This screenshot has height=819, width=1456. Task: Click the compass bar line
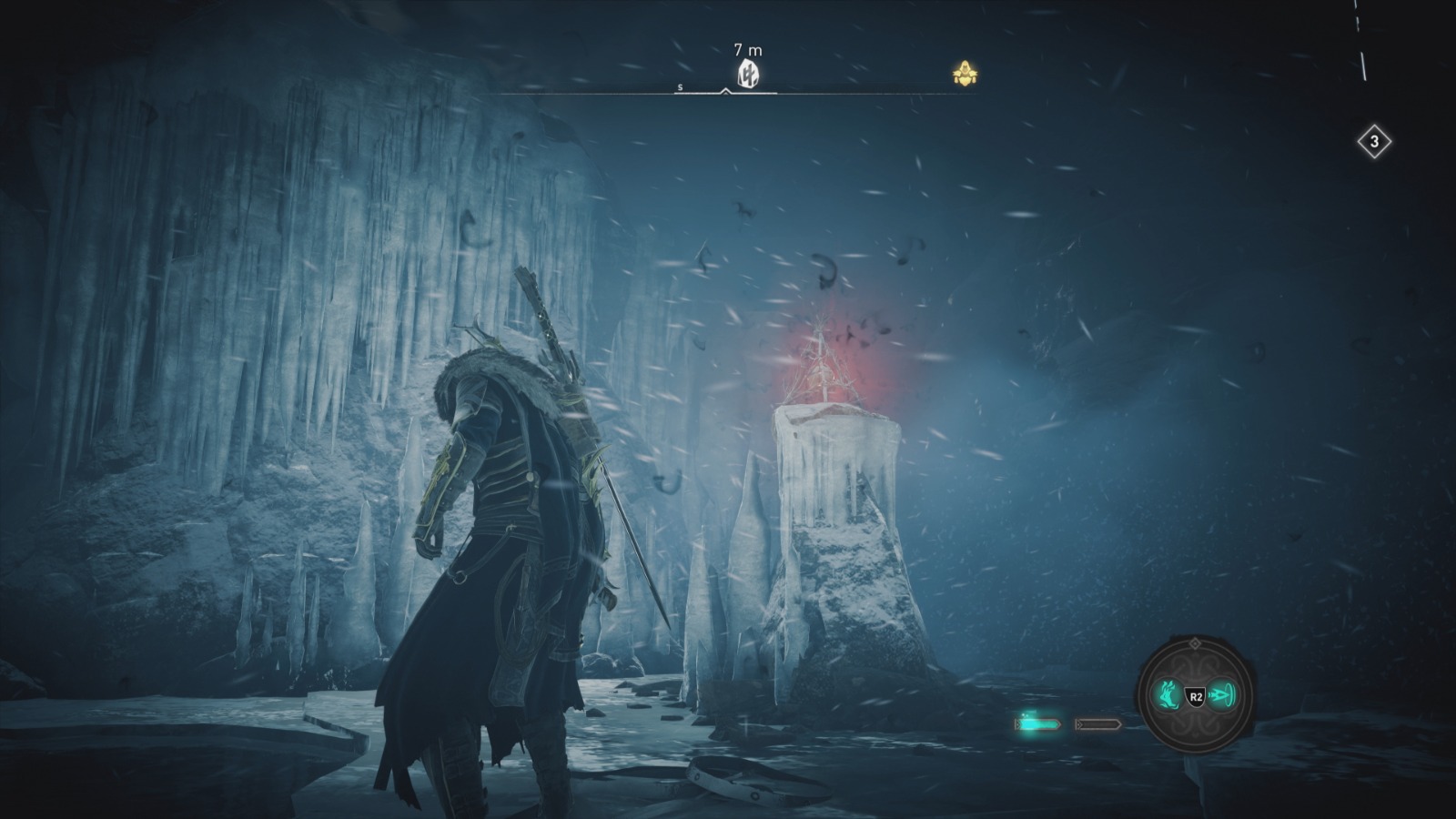pyautogui.click(x=591, y=91)
